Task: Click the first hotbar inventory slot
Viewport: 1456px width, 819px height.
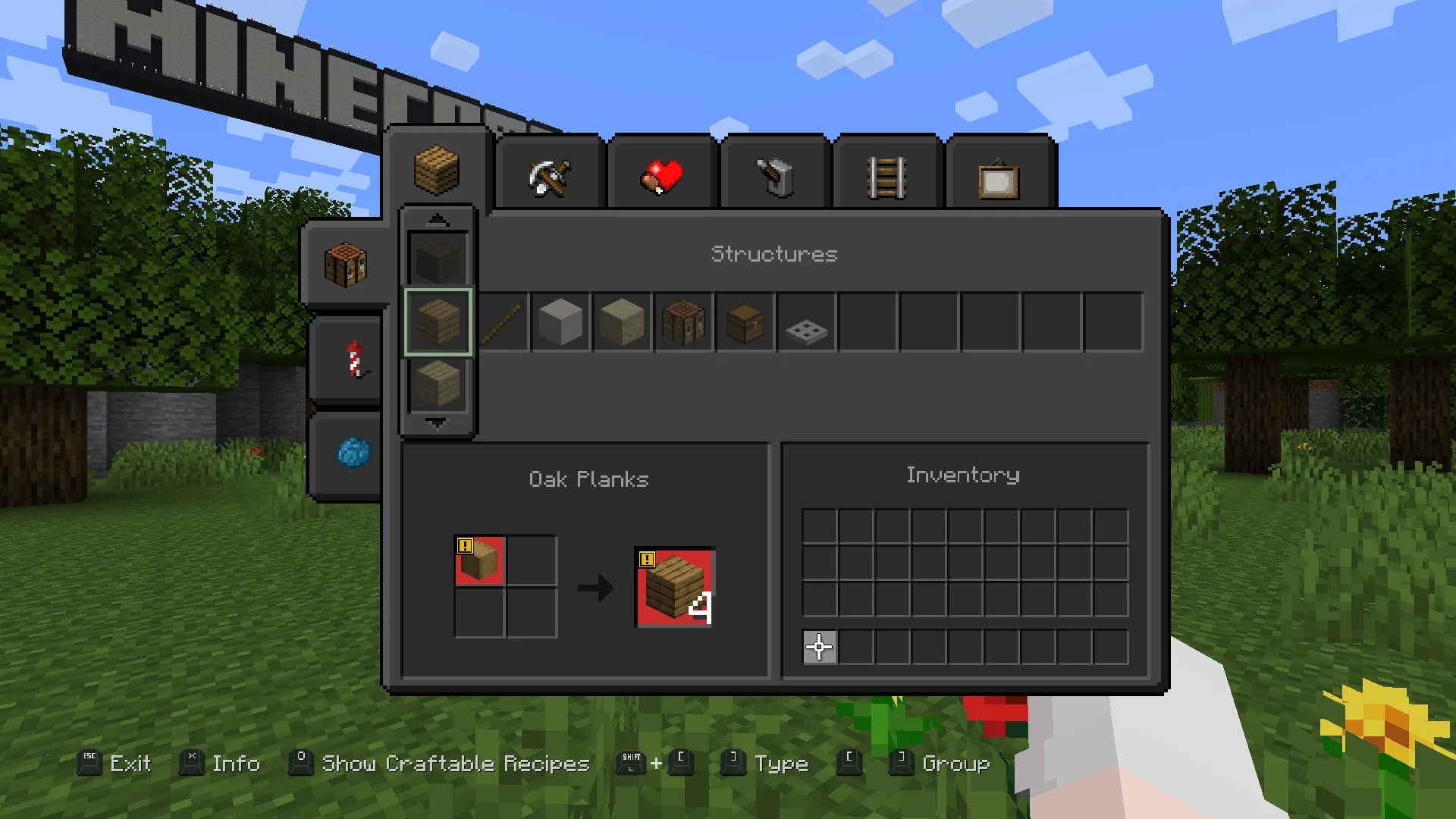Action: coord(819,647)
